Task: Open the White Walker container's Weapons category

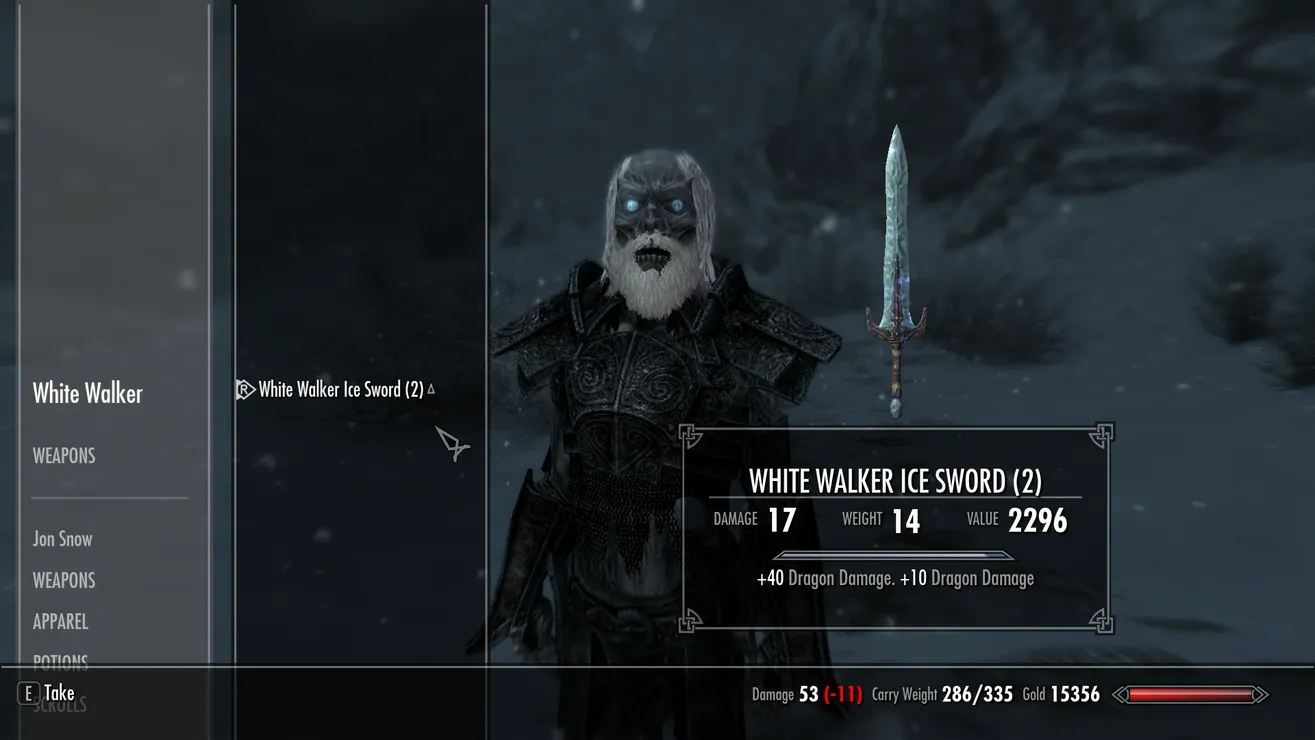Action: tap(64, 456)
